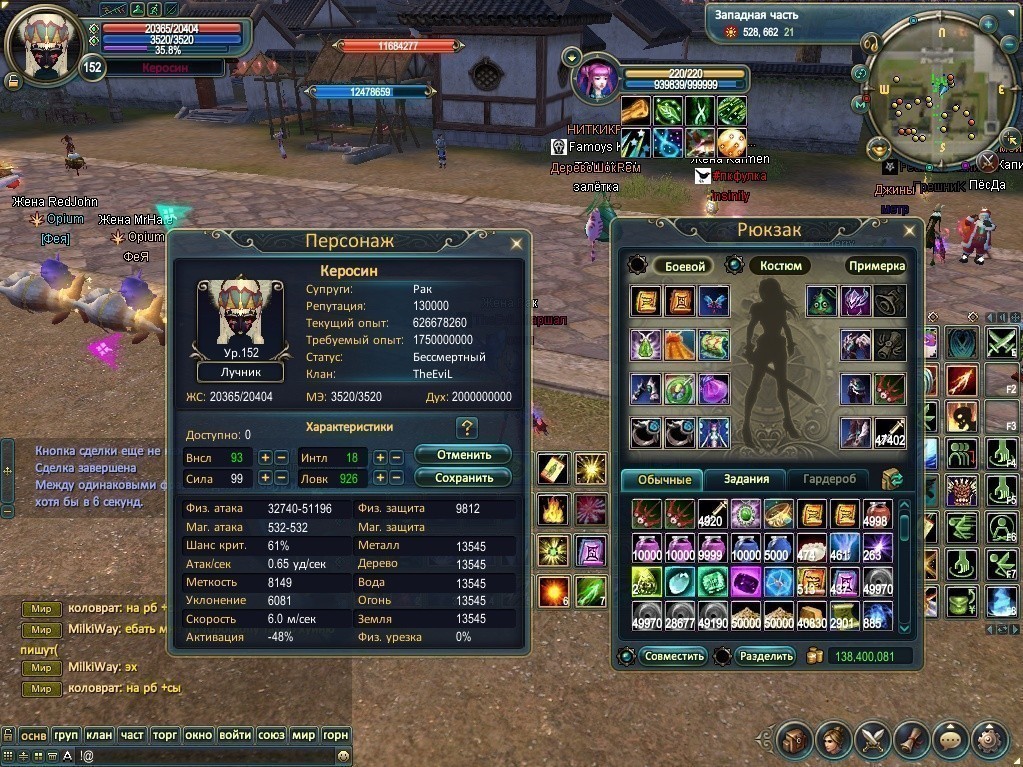Click the Лучник class label button

click(x=239, y=372)
